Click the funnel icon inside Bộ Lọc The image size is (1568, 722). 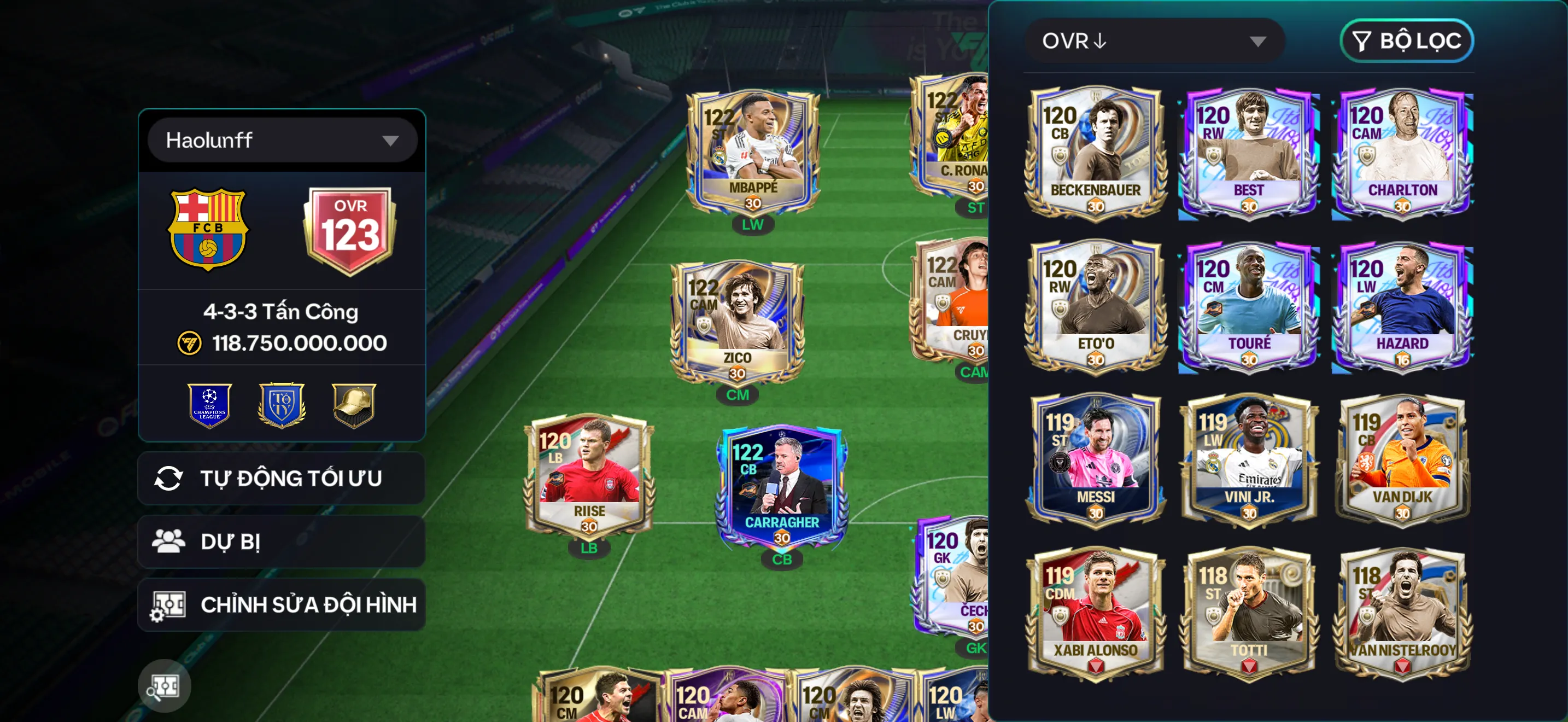(x=1362, y=41)
